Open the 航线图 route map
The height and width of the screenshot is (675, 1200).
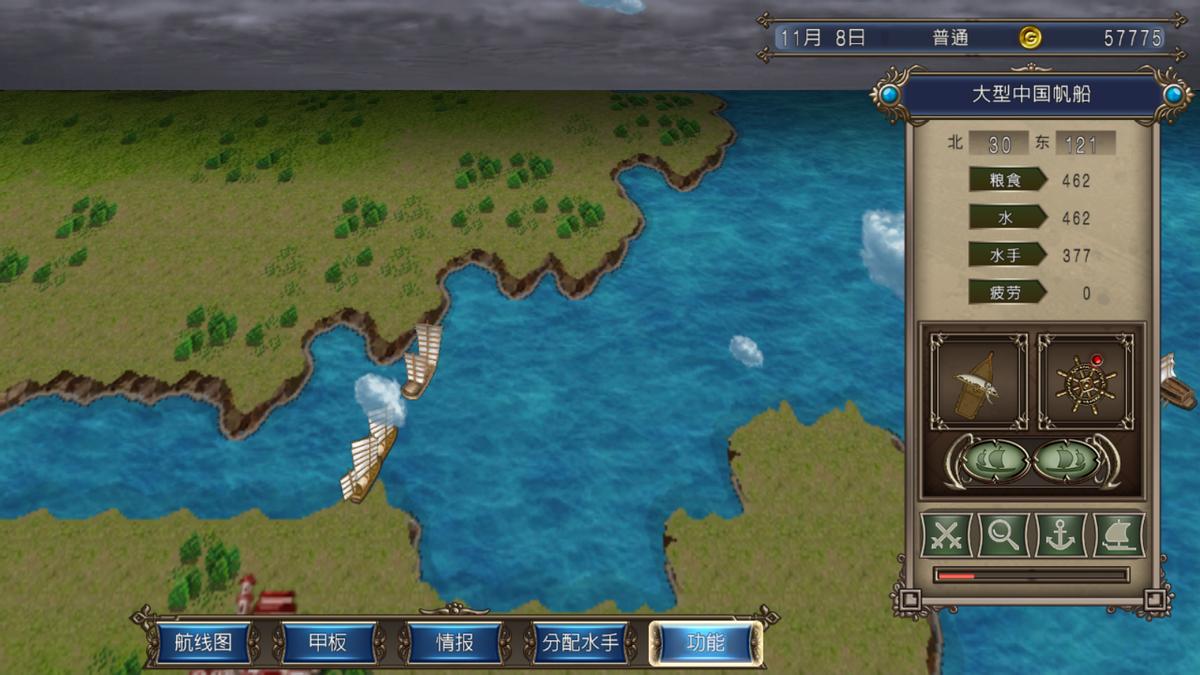coord(203,643)
